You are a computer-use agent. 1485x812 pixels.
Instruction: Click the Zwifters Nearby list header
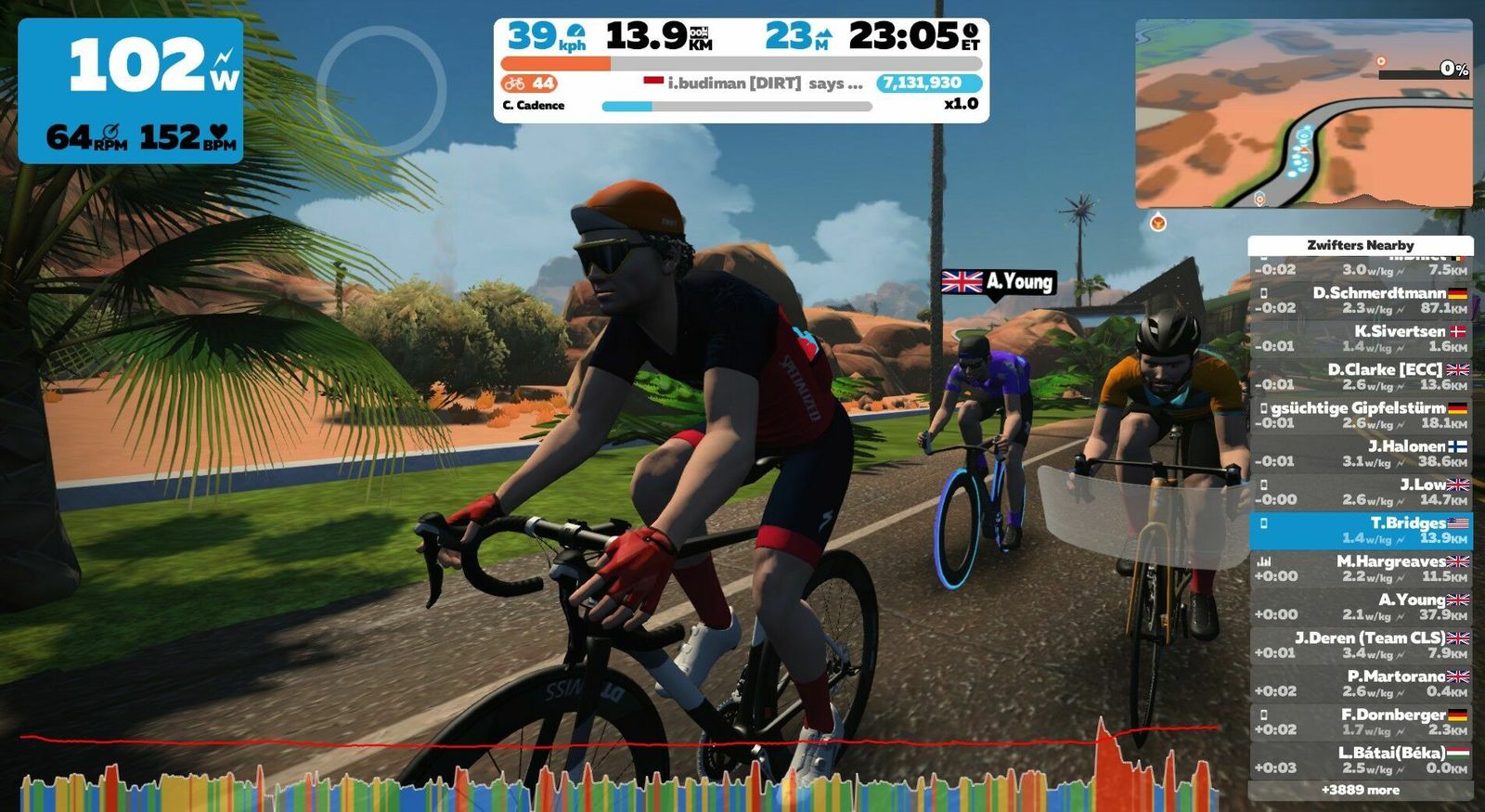pyautogui.click(x=1361, y=245)
